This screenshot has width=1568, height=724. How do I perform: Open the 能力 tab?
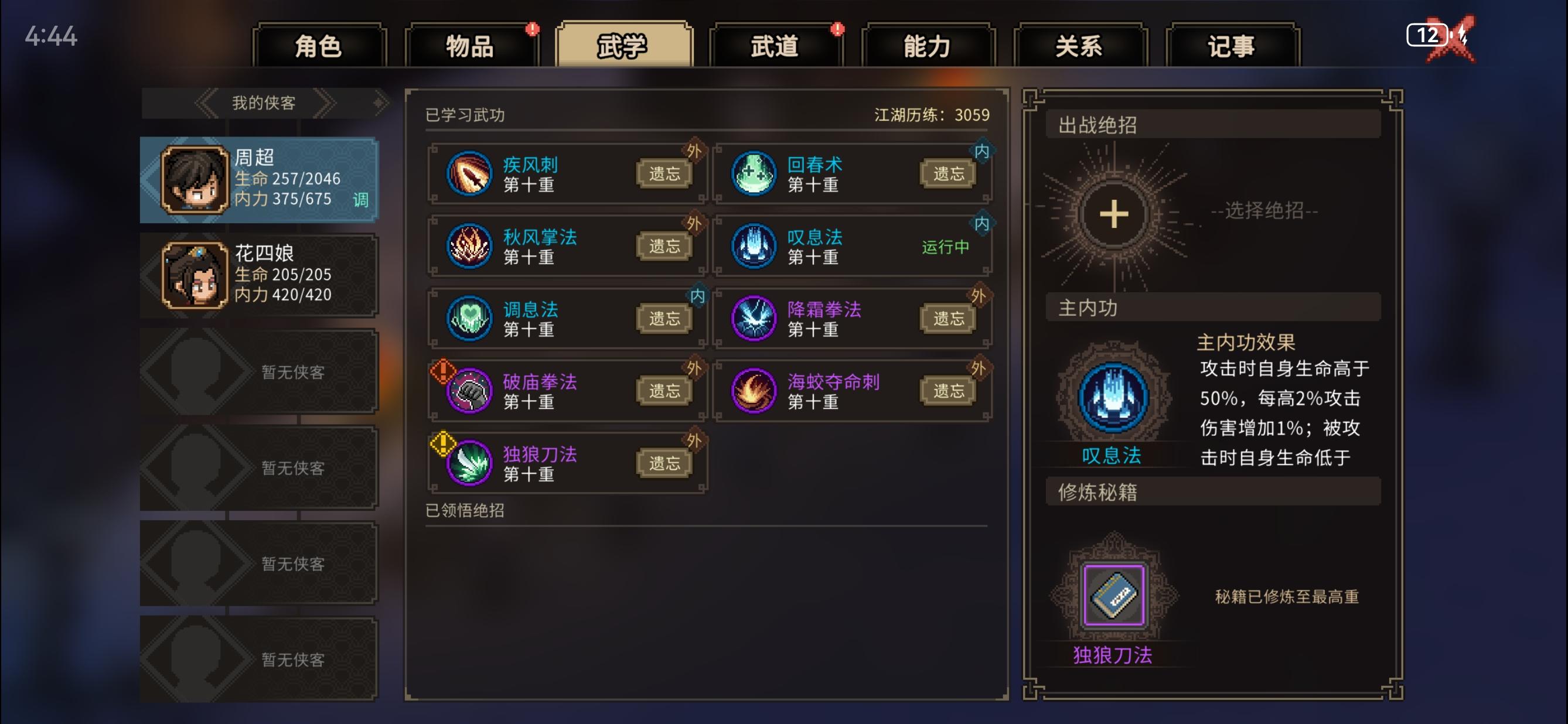(x=926, y=46)
